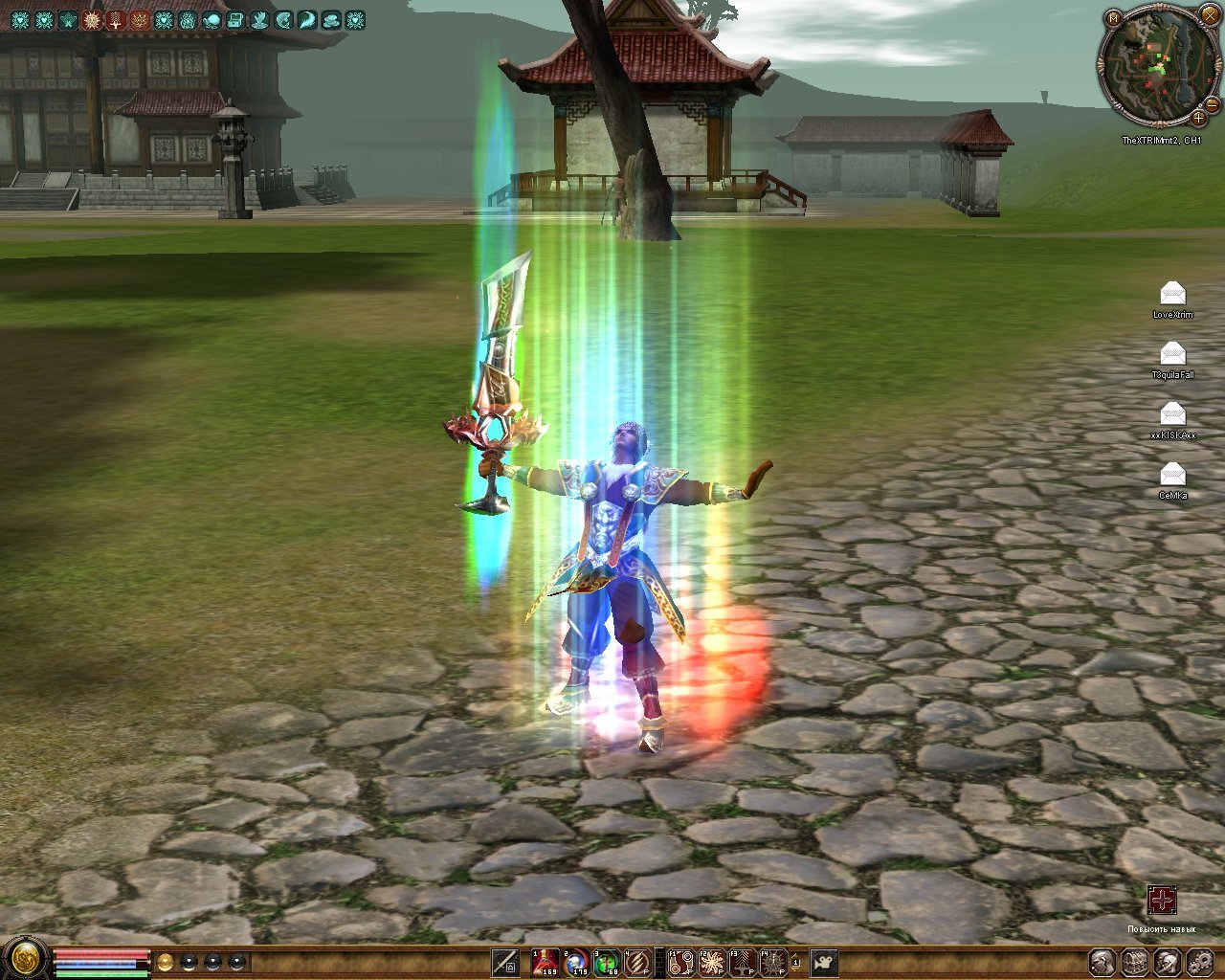Click the red plus skill-up button
The width and height of the screenshot is (1225, 980).
pos(1162,901)
